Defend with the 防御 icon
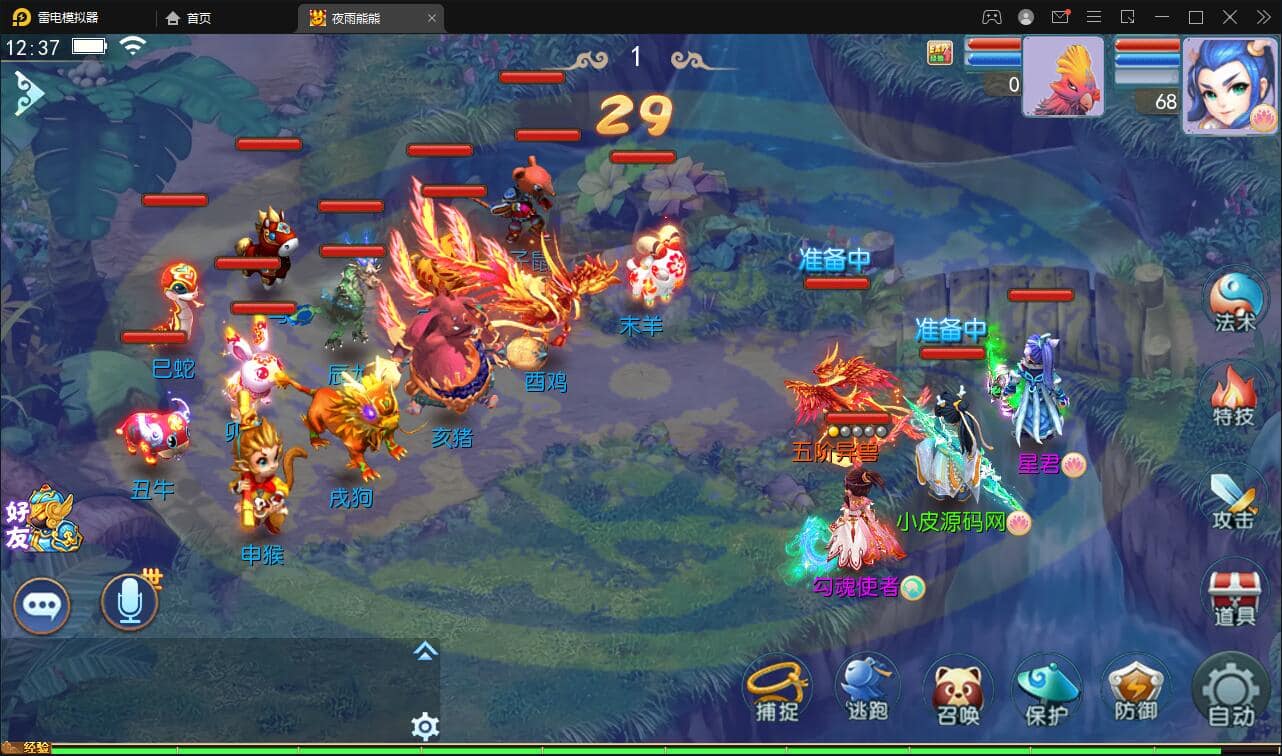 pos(1136,690)
